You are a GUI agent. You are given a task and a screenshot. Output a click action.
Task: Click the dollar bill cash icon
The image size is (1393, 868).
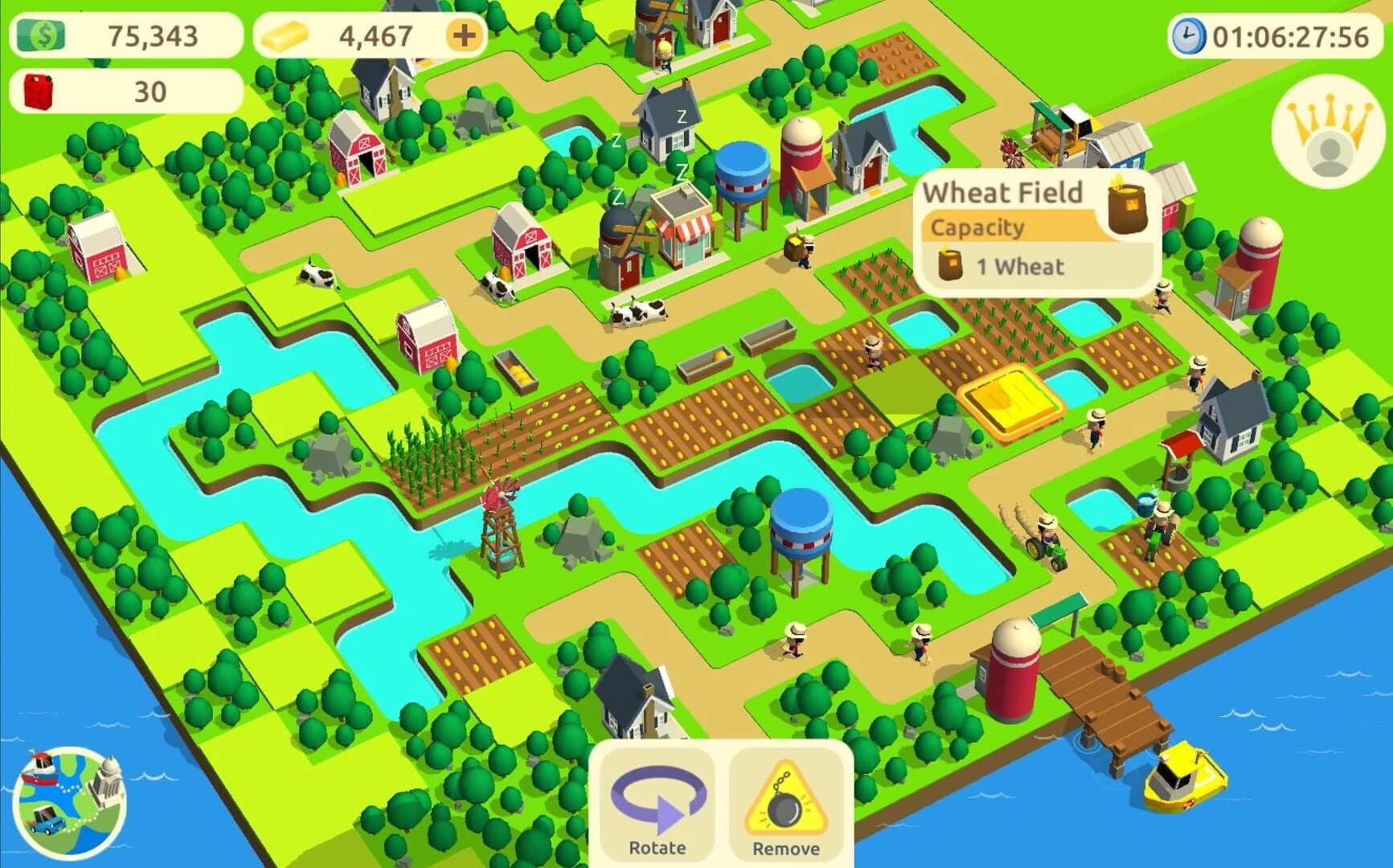tap(43, 35)
